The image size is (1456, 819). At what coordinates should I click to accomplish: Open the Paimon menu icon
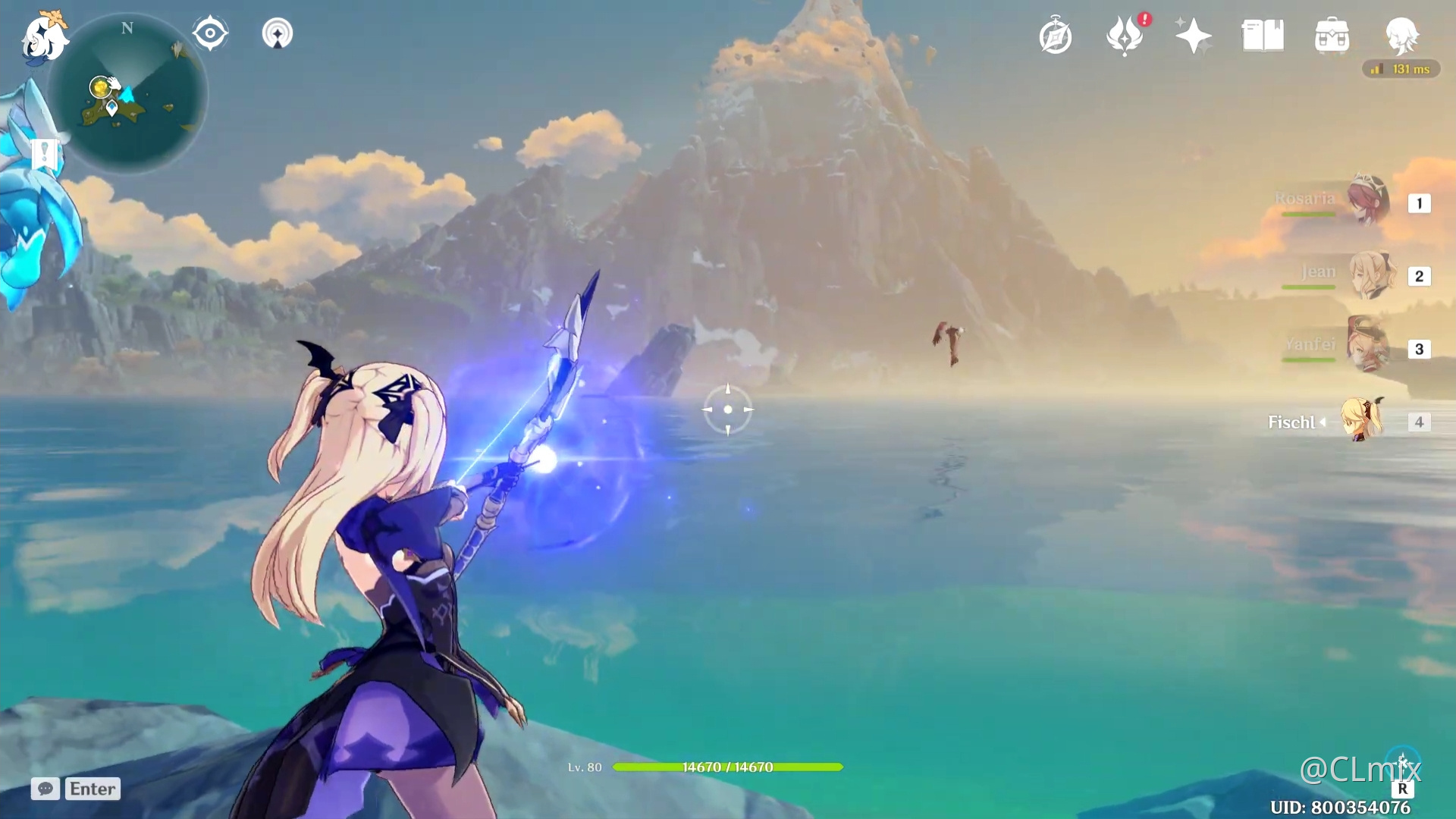[x=44, y=36]
